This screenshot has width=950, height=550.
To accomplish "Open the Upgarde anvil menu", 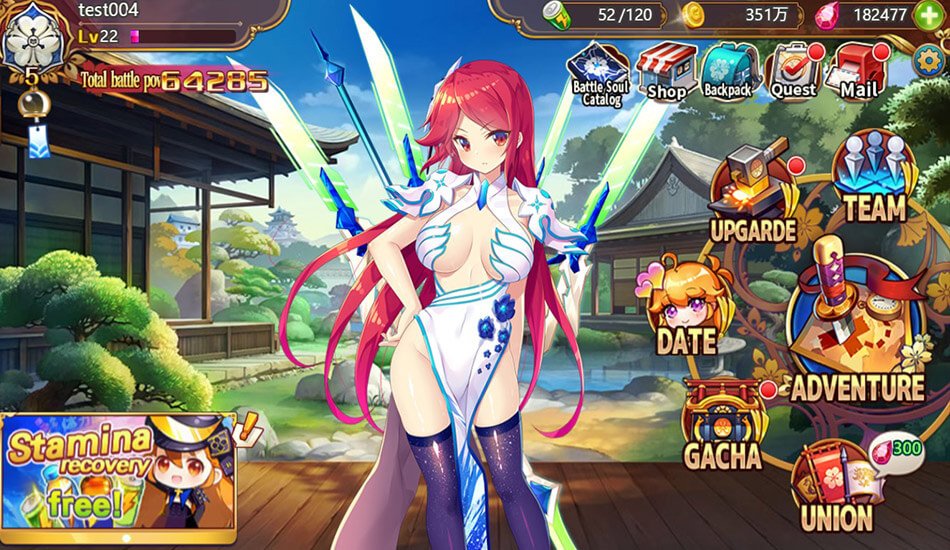I will tap(752, 197).
